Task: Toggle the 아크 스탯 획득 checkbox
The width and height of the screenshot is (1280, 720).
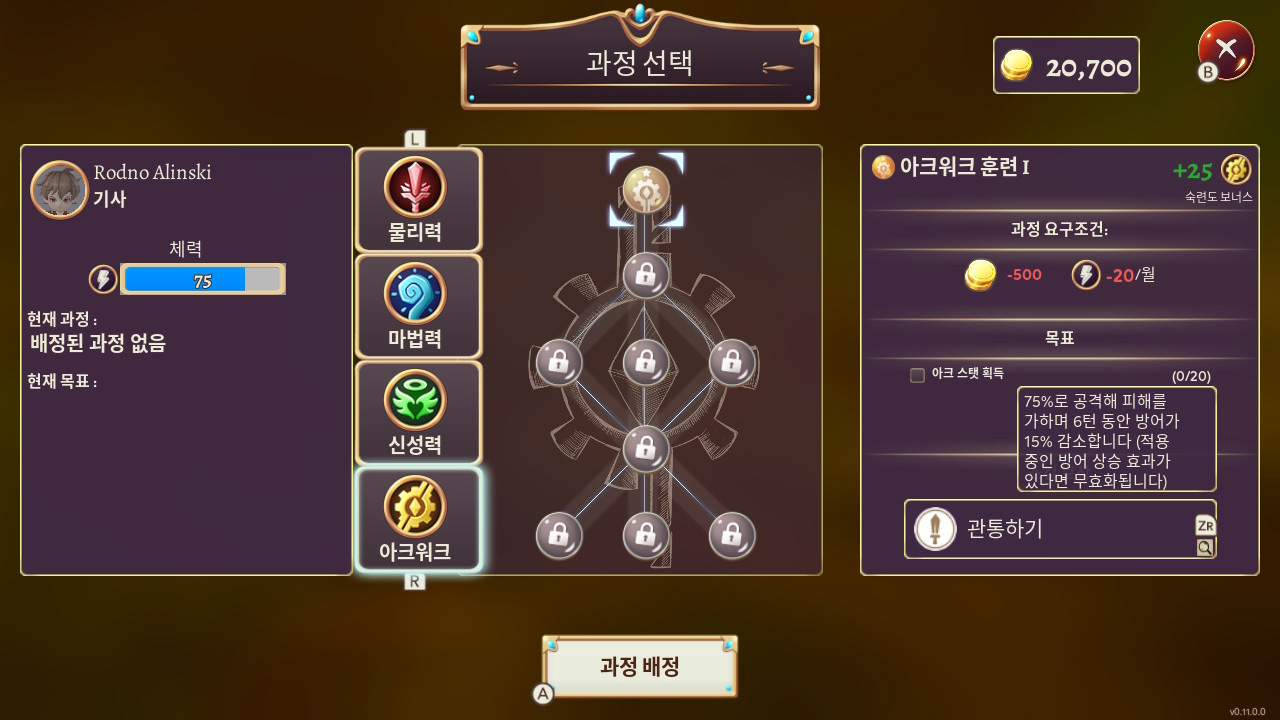Action: click(917, 375)
